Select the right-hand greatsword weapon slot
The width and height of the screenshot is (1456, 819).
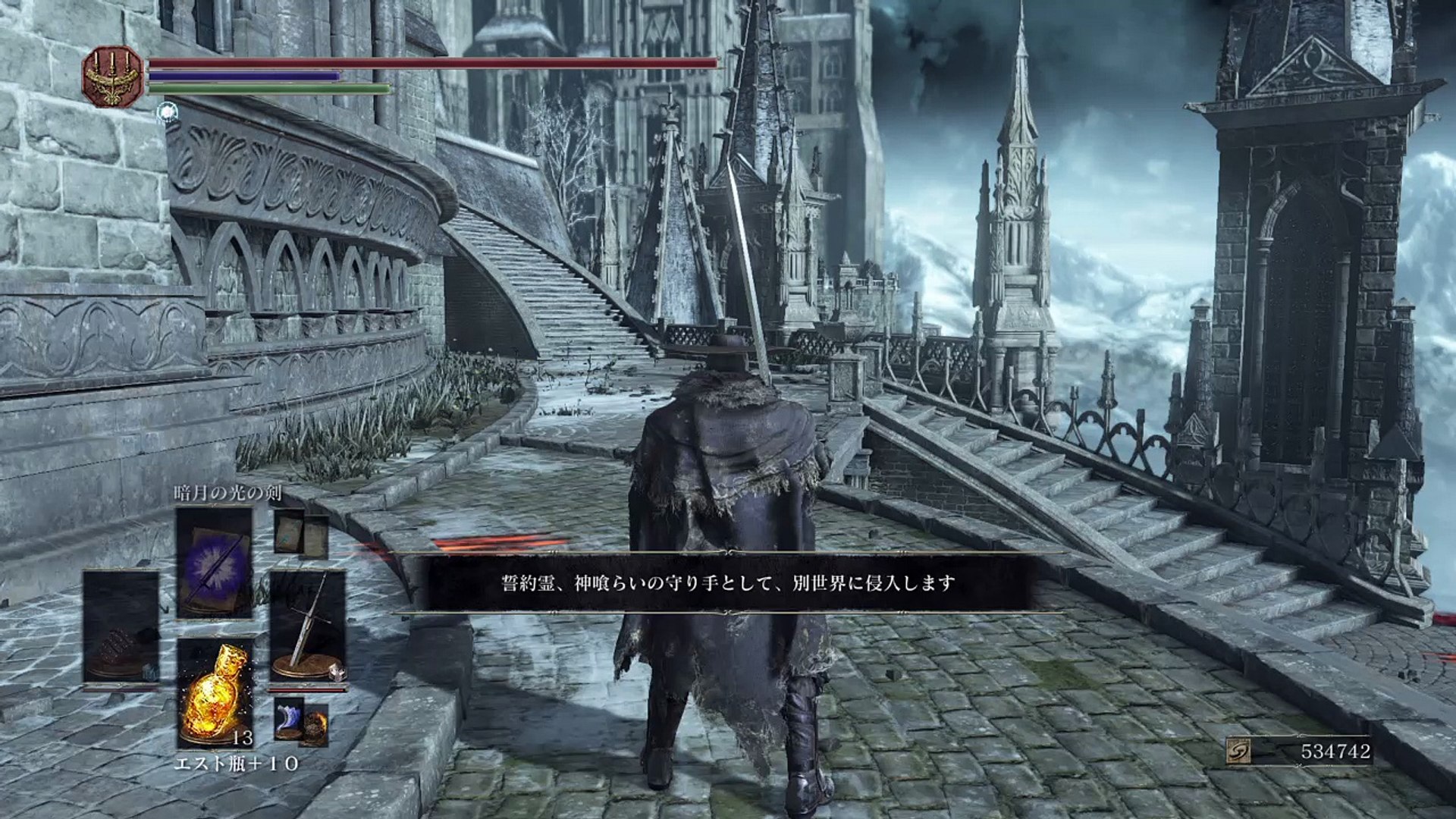point(308,626)
